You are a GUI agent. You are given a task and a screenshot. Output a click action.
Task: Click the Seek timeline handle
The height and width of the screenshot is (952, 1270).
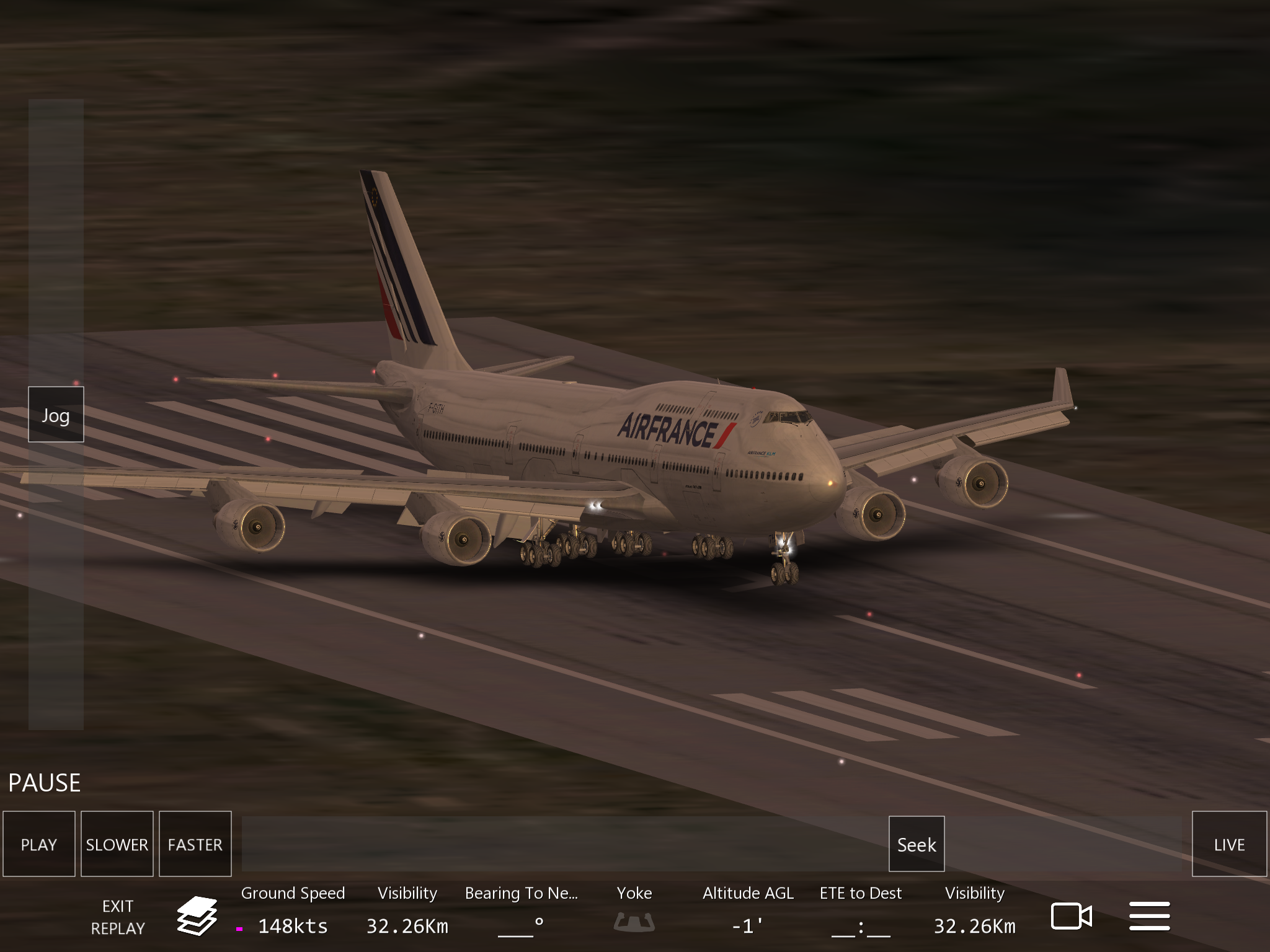coord(917,844)
